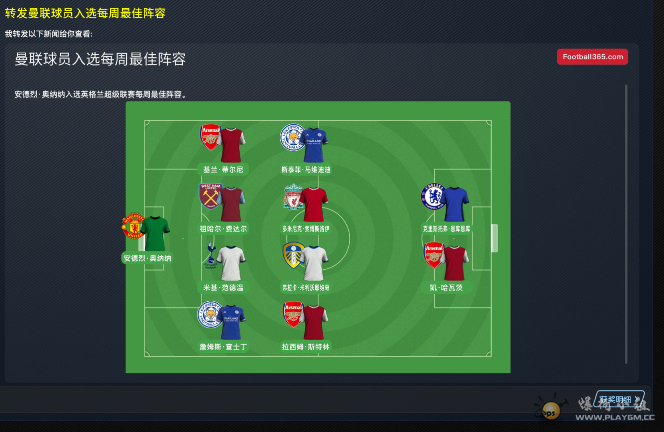Select the Chelsea forward

[446, 204]
